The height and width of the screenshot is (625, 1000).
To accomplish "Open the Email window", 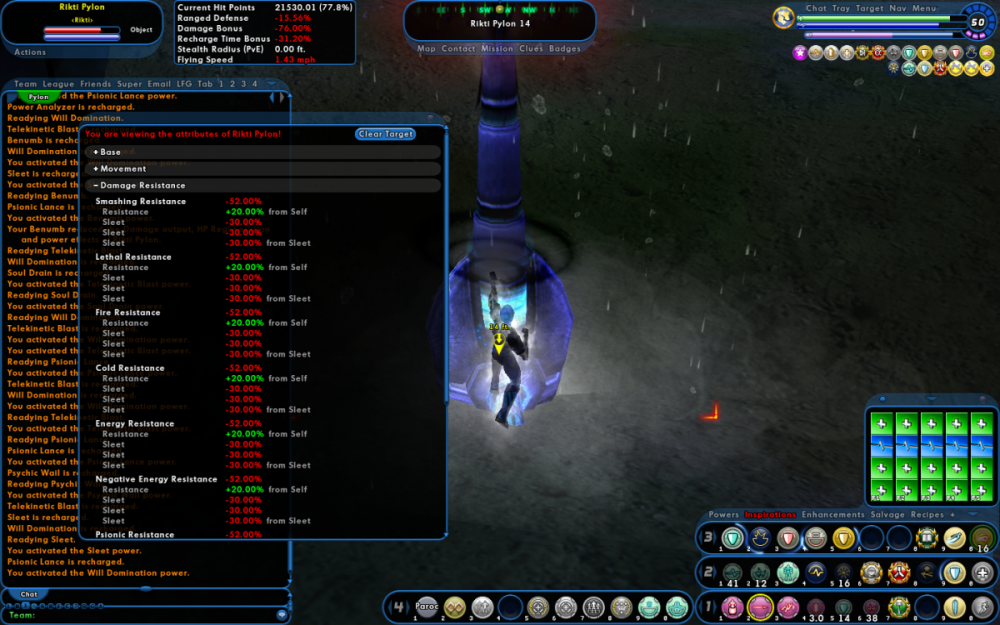I will click(x=159, y=84).
